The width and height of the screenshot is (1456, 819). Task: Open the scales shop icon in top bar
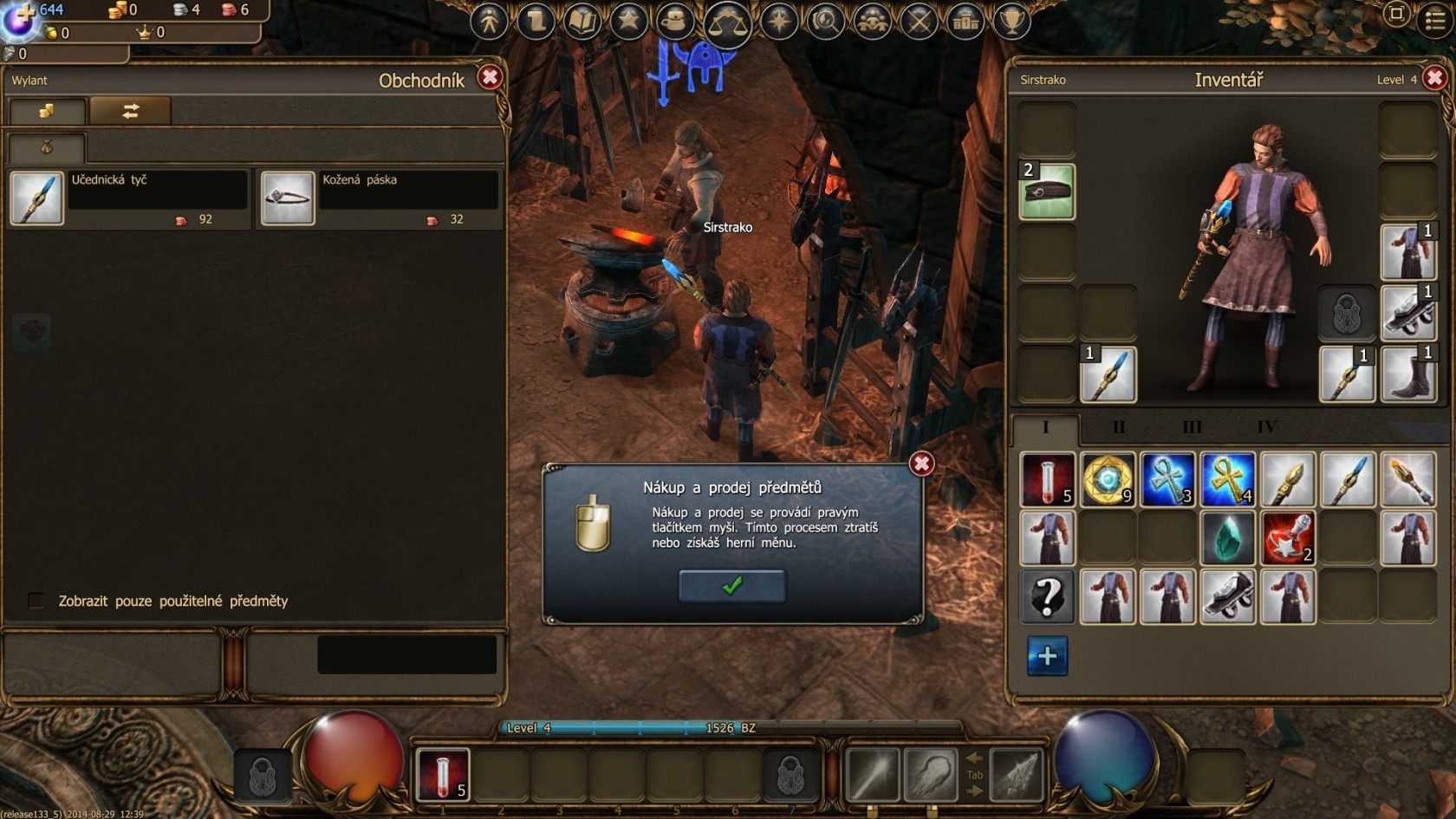727,22
